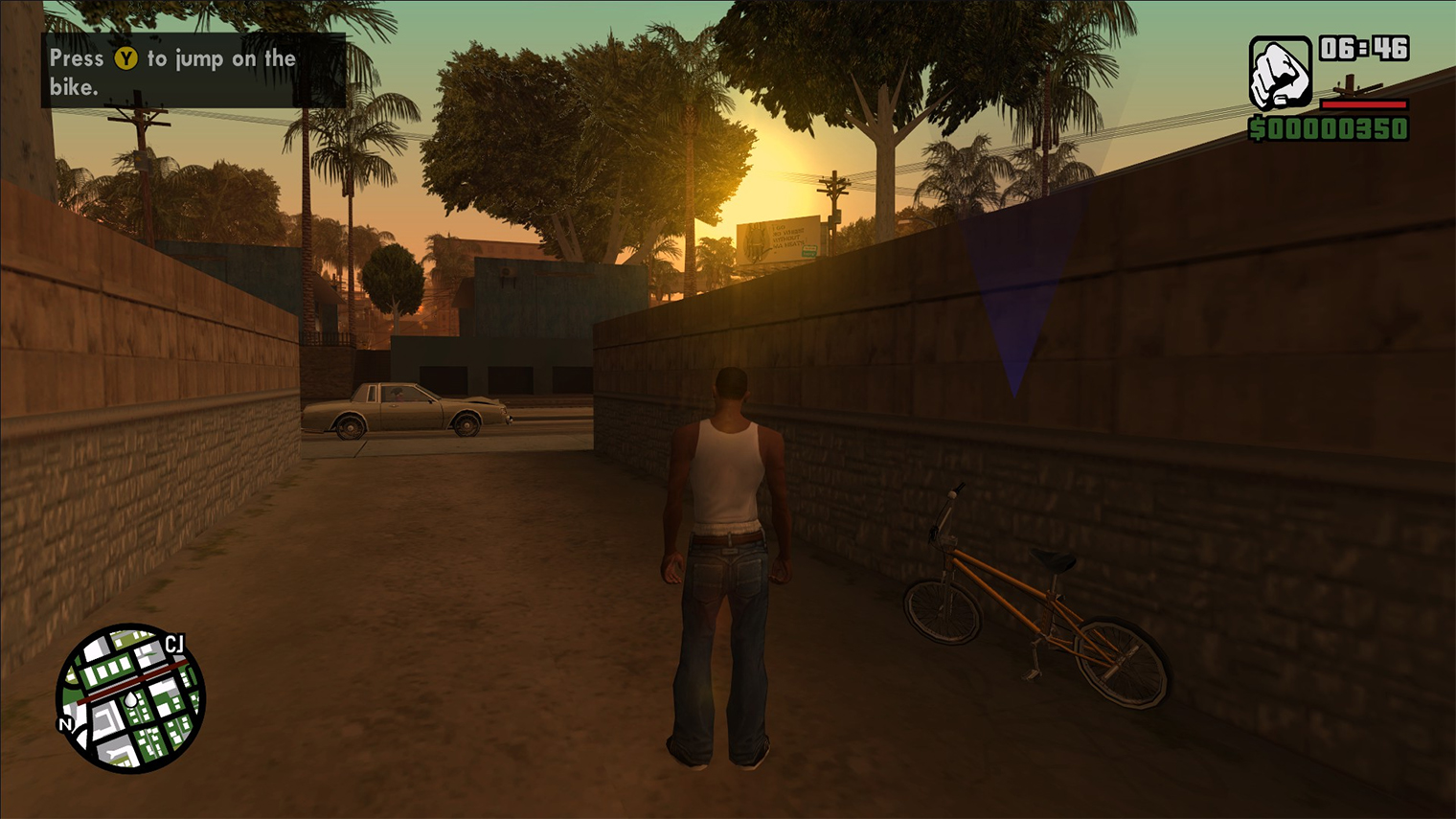The image size is (1456, 819).
Task: Open the circular radar minimap
Action: [130, 697]
